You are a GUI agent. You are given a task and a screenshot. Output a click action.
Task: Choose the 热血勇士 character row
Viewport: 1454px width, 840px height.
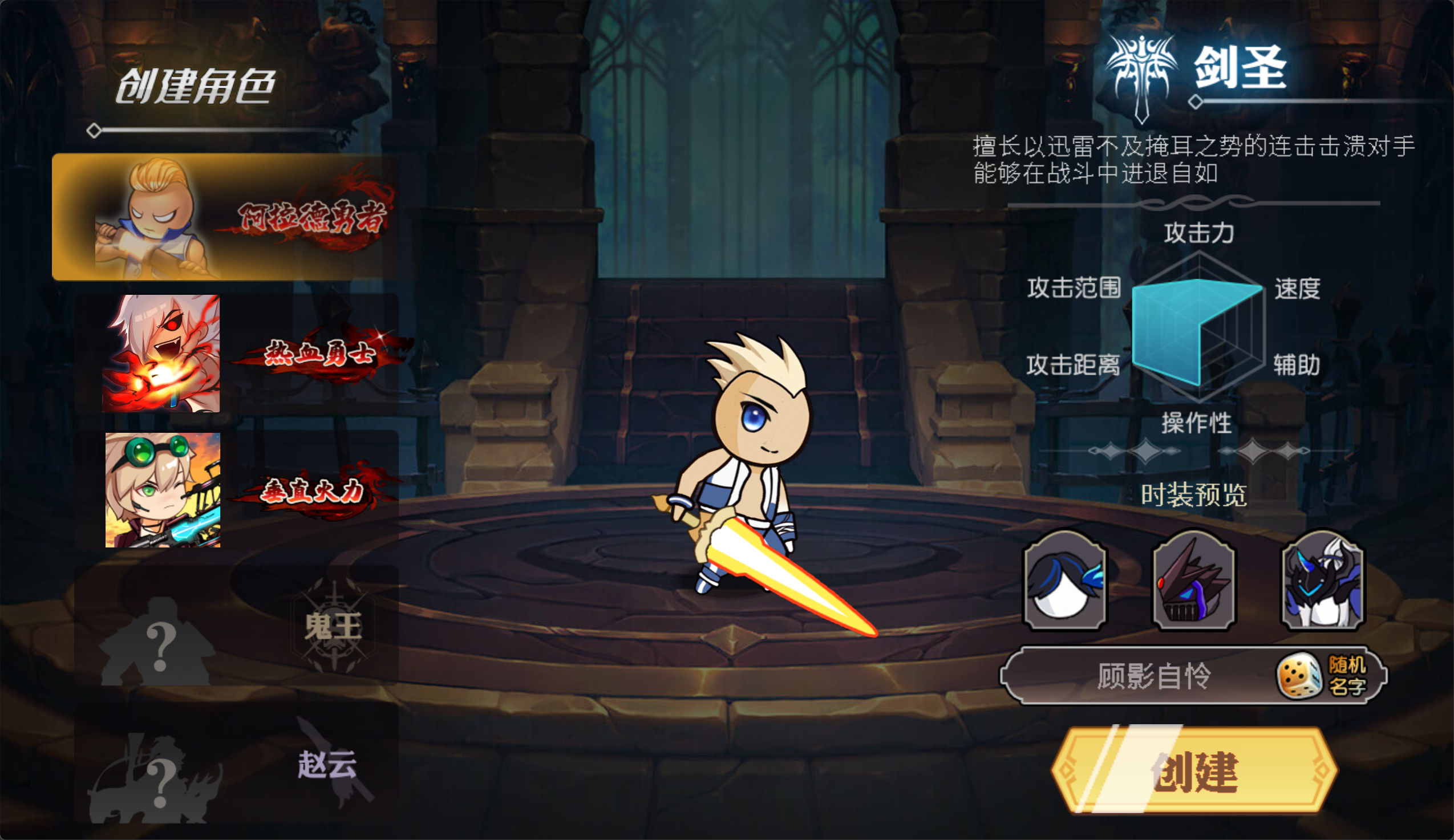click(237, 353)
